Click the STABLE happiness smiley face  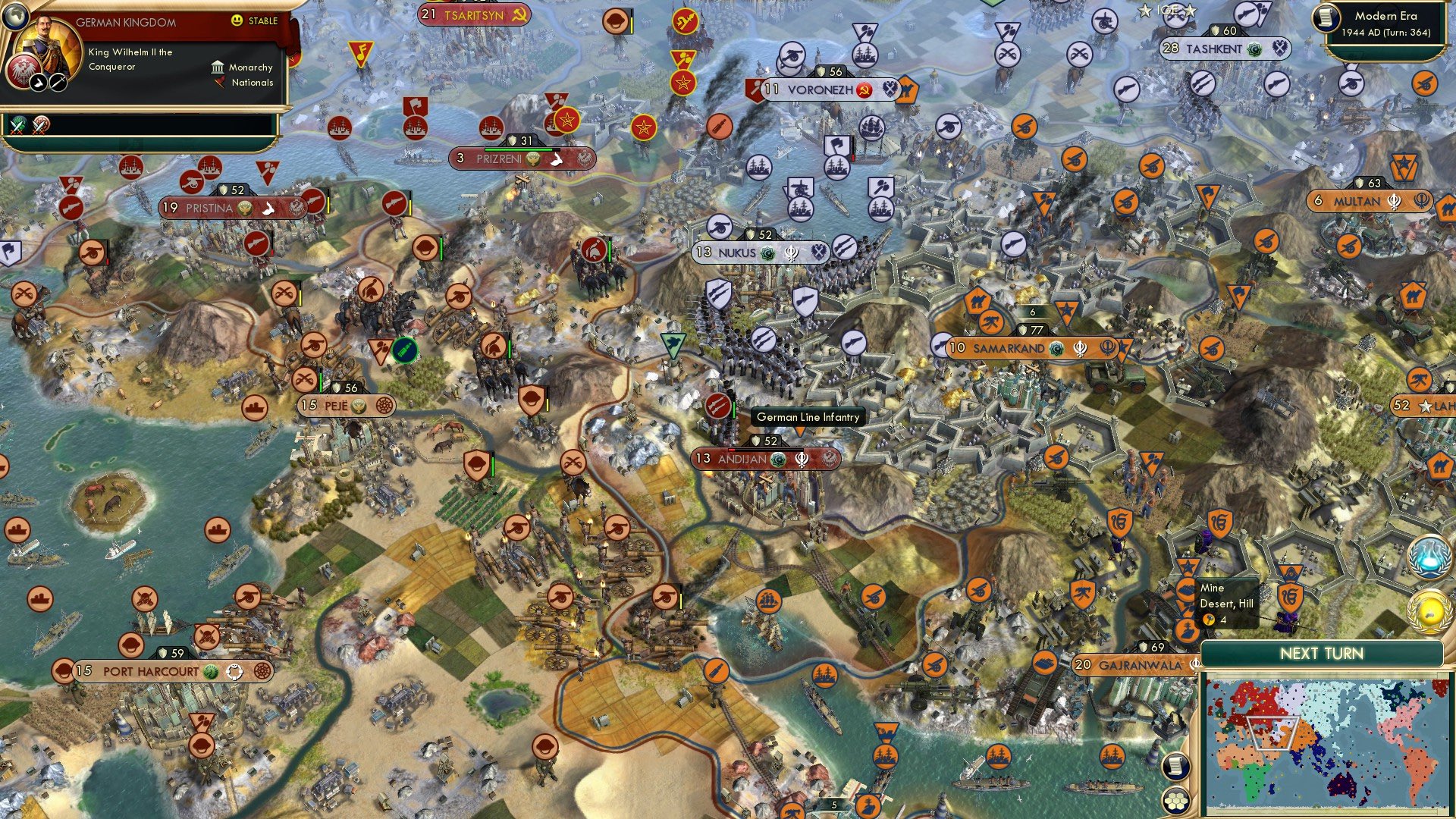pyautogui.click(x=237, y=20)
